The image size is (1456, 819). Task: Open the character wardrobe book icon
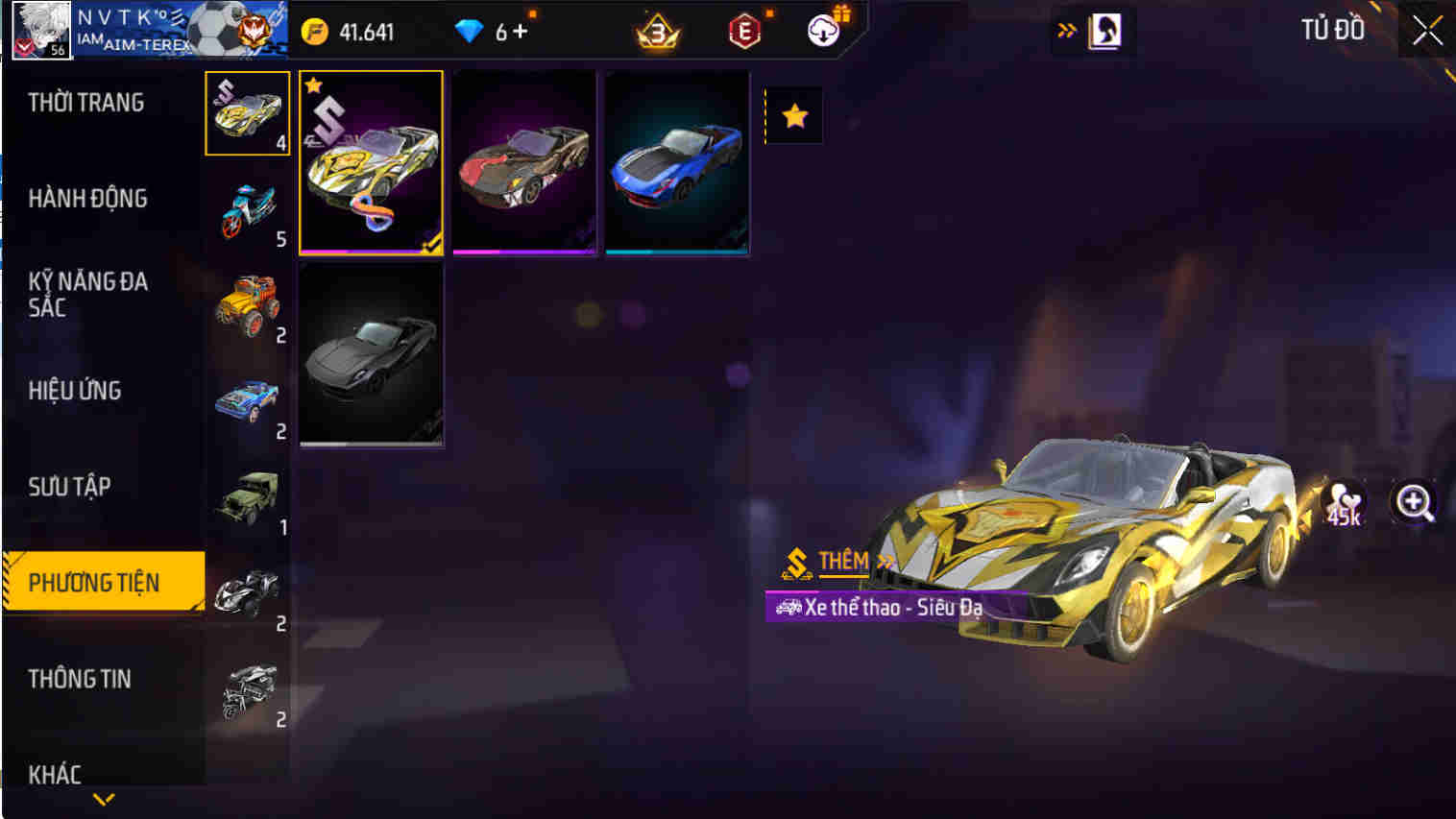1104,31
